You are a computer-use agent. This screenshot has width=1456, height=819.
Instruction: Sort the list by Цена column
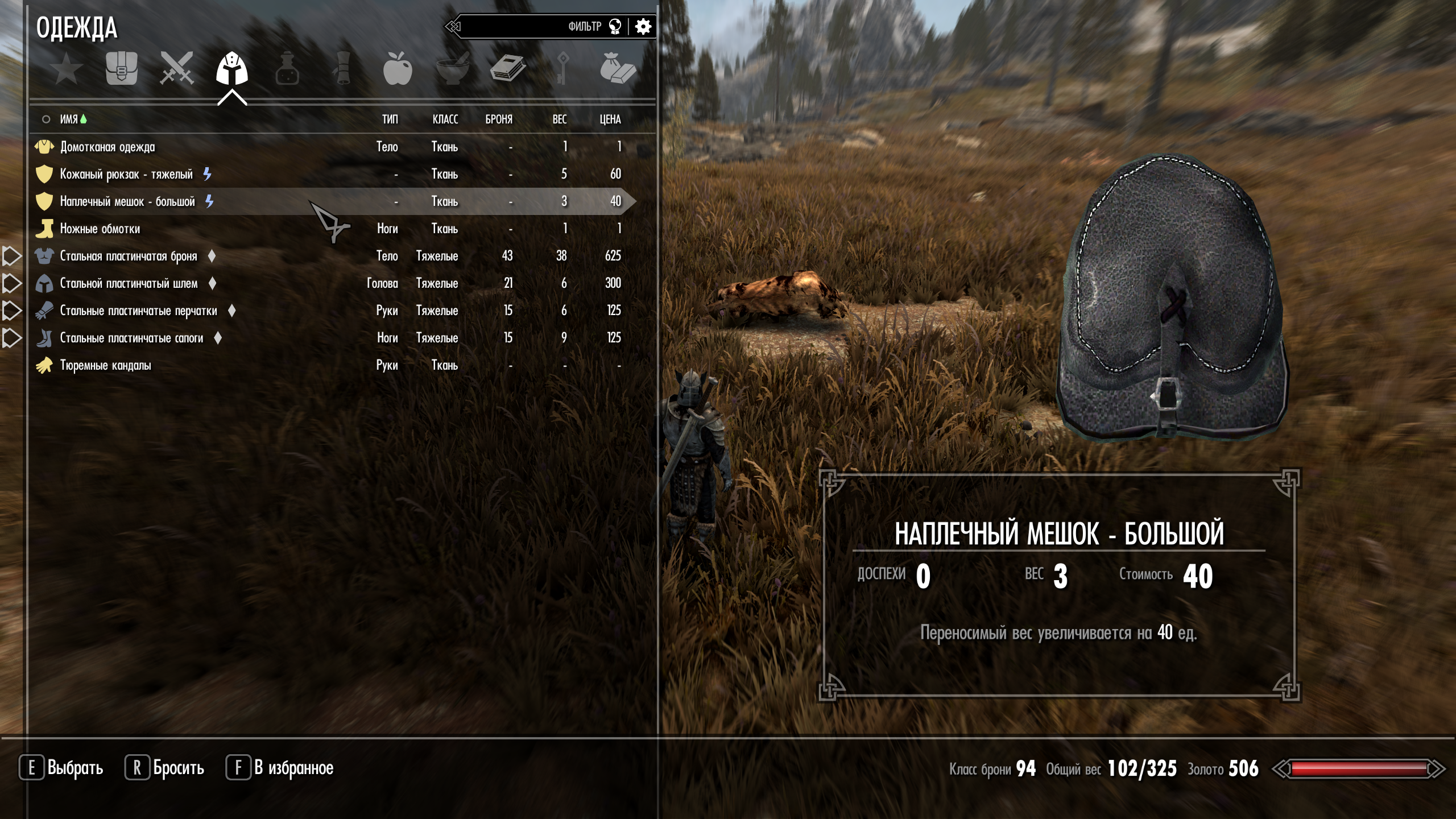tap(610, 119)
